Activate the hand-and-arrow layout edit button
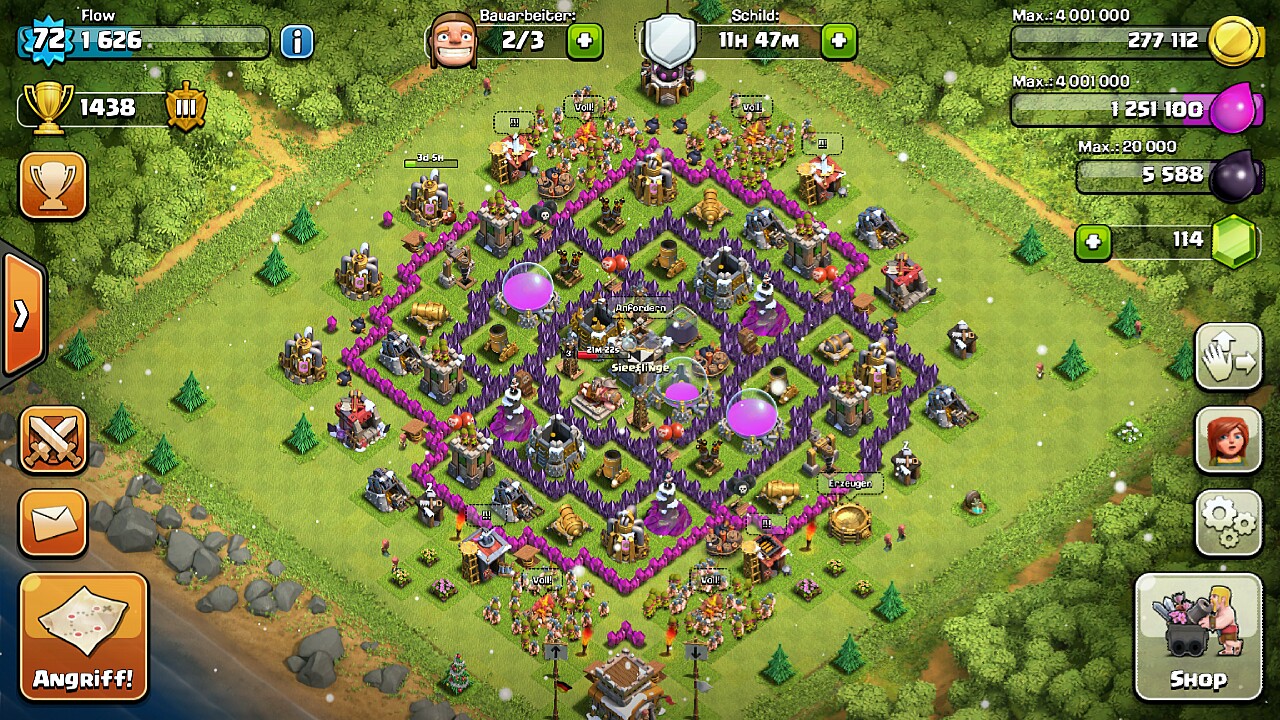 pyautogui.click(x=1229, y=357)
